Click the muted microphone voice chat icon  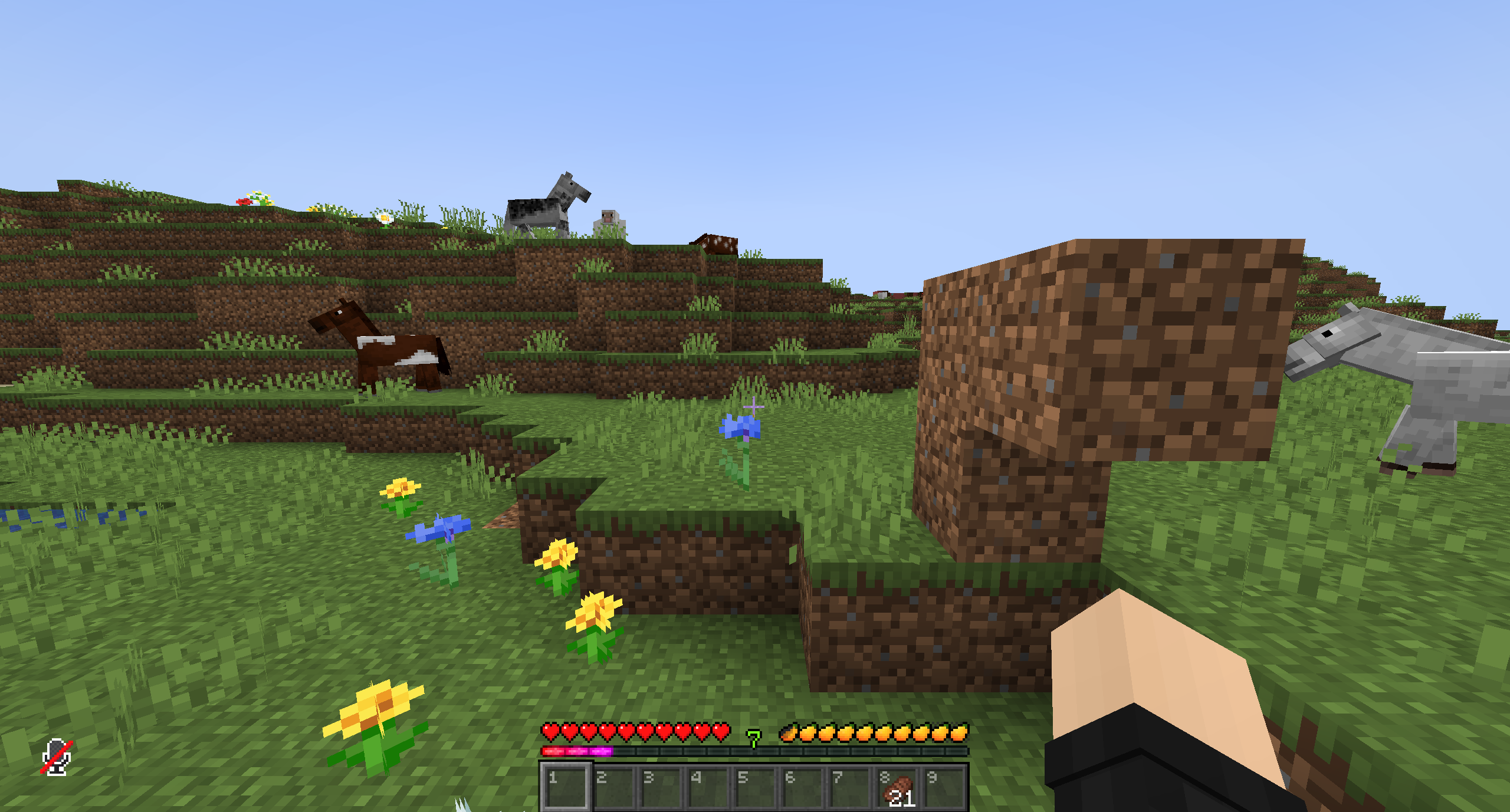[x=57, y=756]
